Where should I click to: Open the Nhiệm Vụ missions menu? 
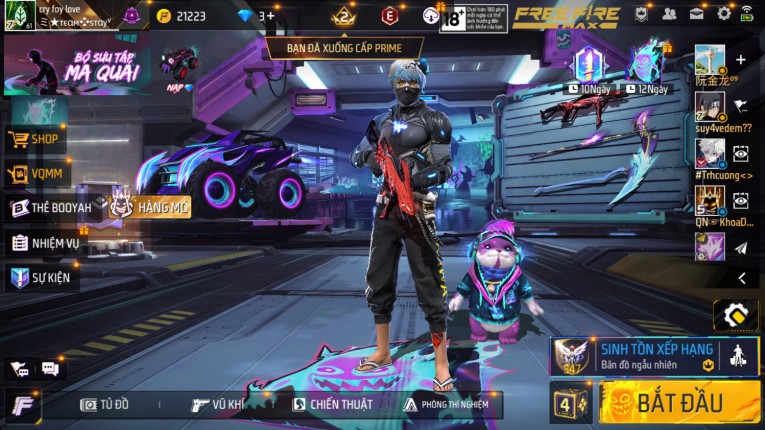pyautogui.click(x=45, y=242)
